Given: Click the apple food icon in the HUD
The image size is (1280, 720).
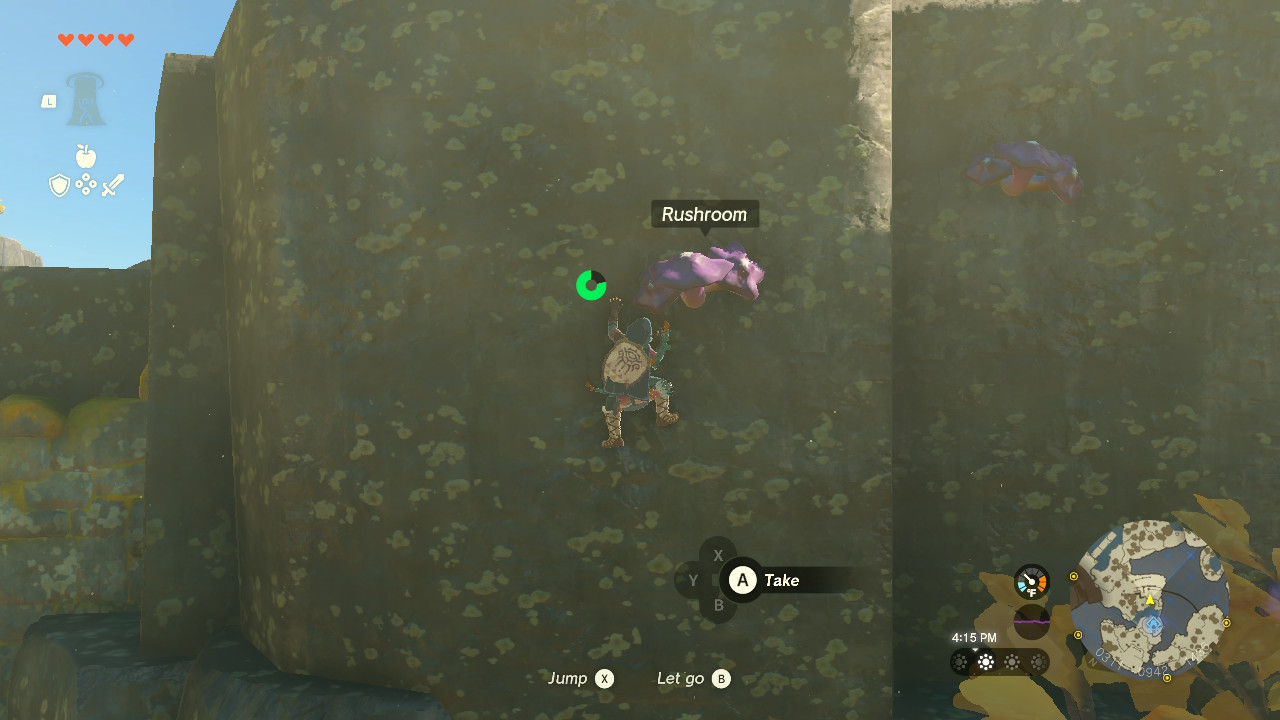Looking at the screenshot, I should click(86, 155).
